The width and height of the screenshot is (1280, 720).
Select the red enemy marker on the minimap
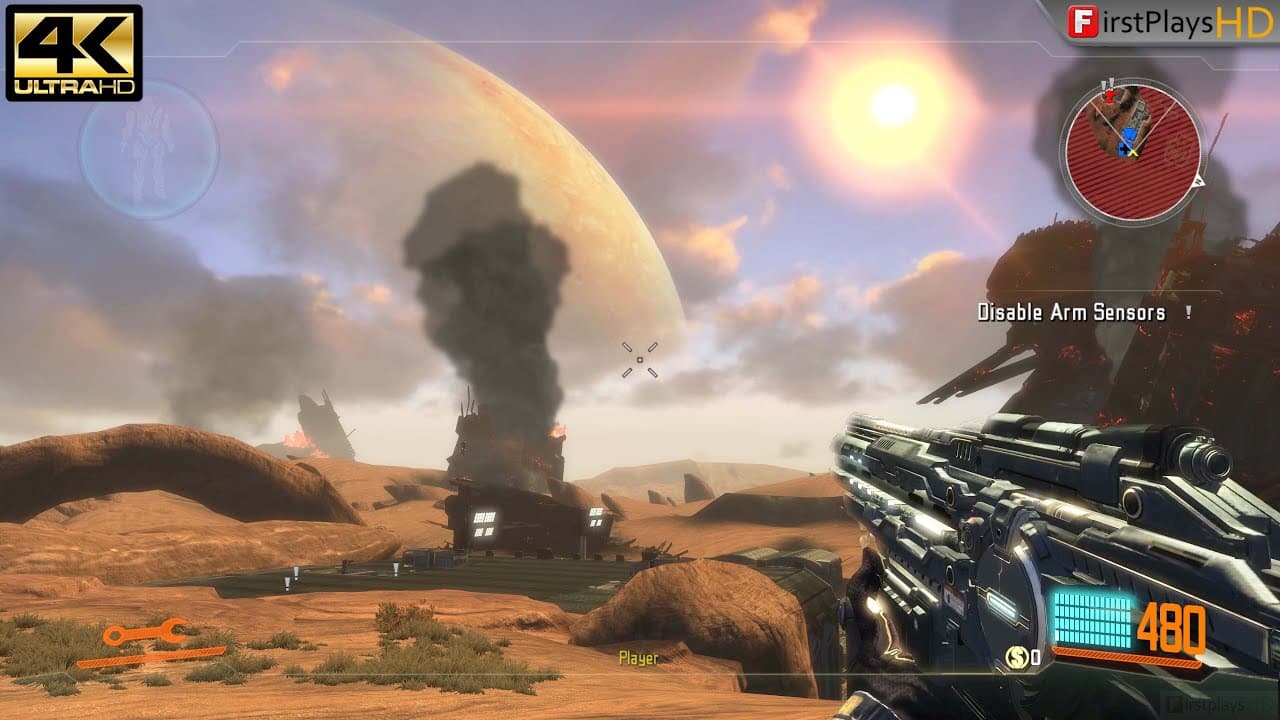click(x=1109, y=96)
